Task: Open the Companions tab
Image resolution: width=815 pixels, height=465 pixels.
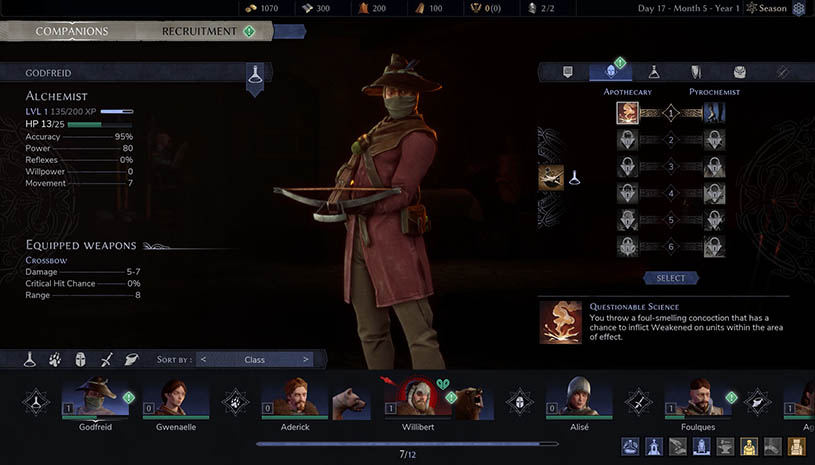Action: click(71, 31)
